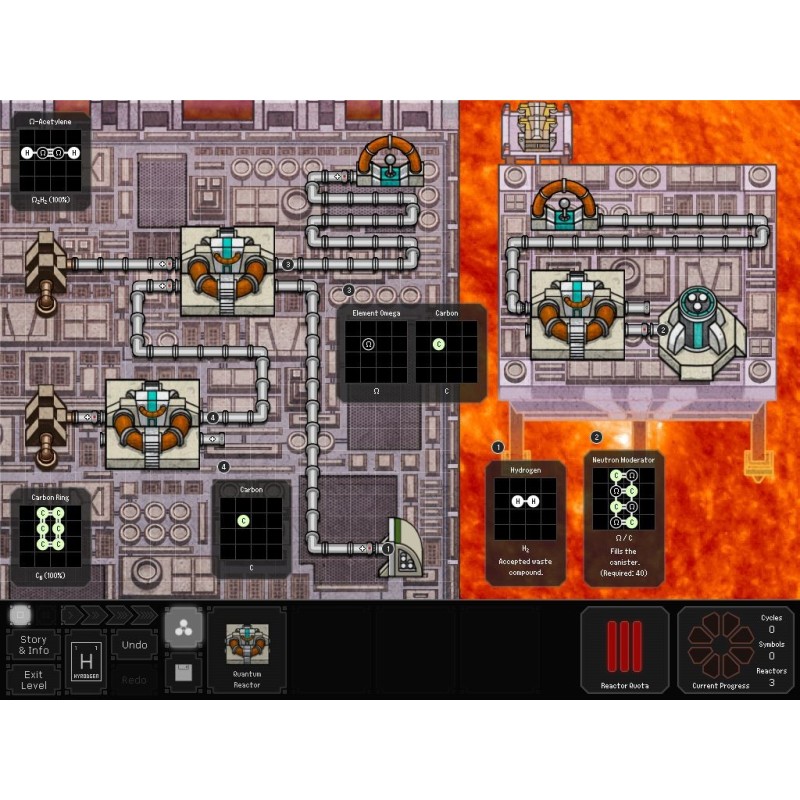
Task: Click the Undo button
Action: (x=134, y=645)
